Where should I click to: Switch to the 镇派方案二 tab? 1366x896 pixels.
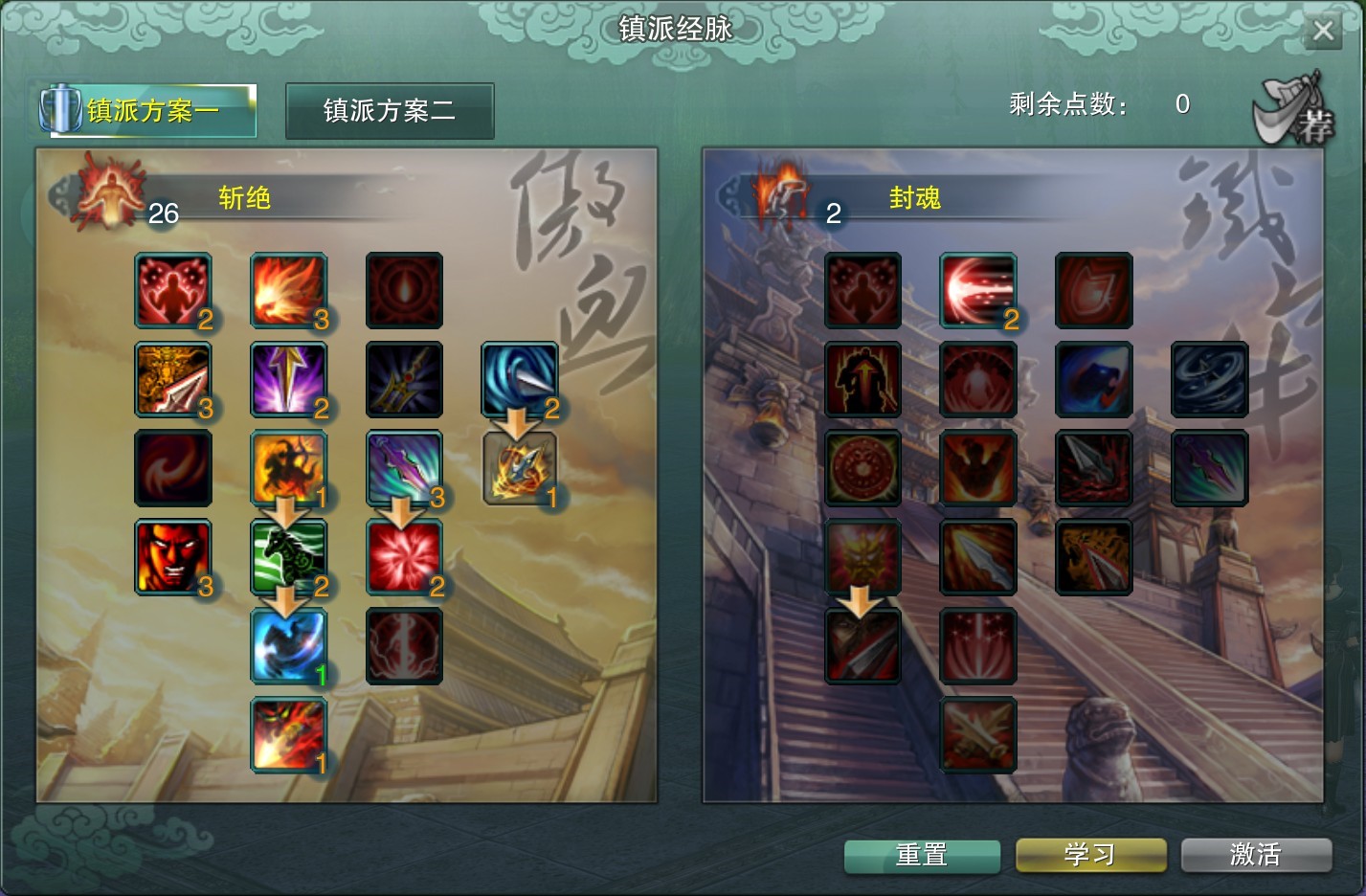[390, 110]
